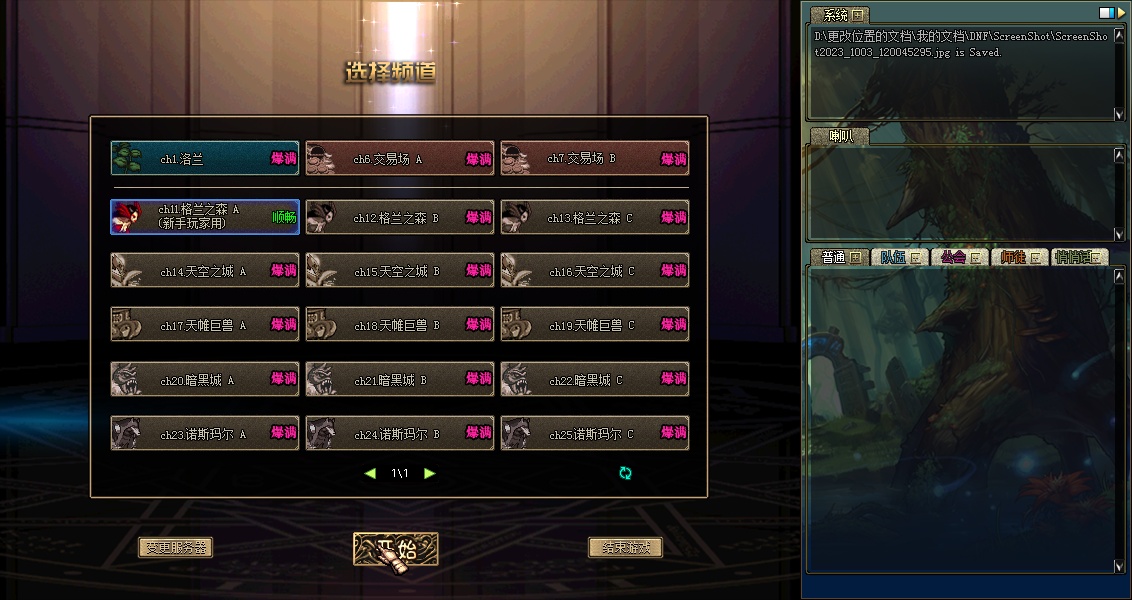Show the 师徒 mentor chat tab
The height and width of the screenshot is (600, 1132).
pos(1019,257)
